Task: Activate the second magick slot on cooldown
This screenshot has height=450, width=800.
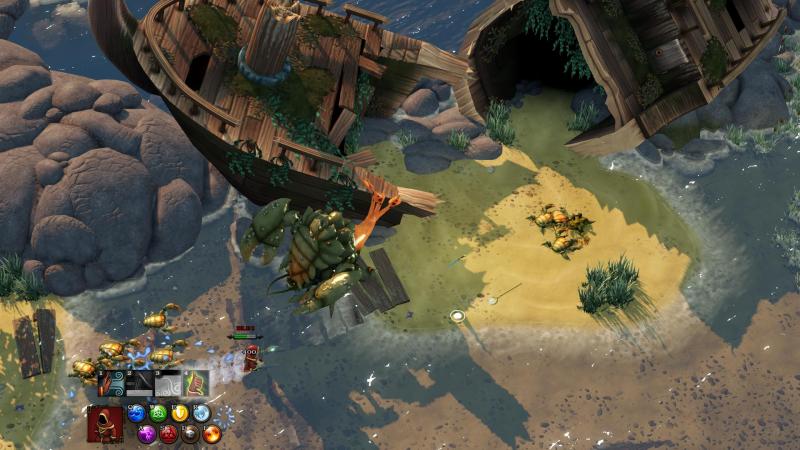Action: coord(139,385)
